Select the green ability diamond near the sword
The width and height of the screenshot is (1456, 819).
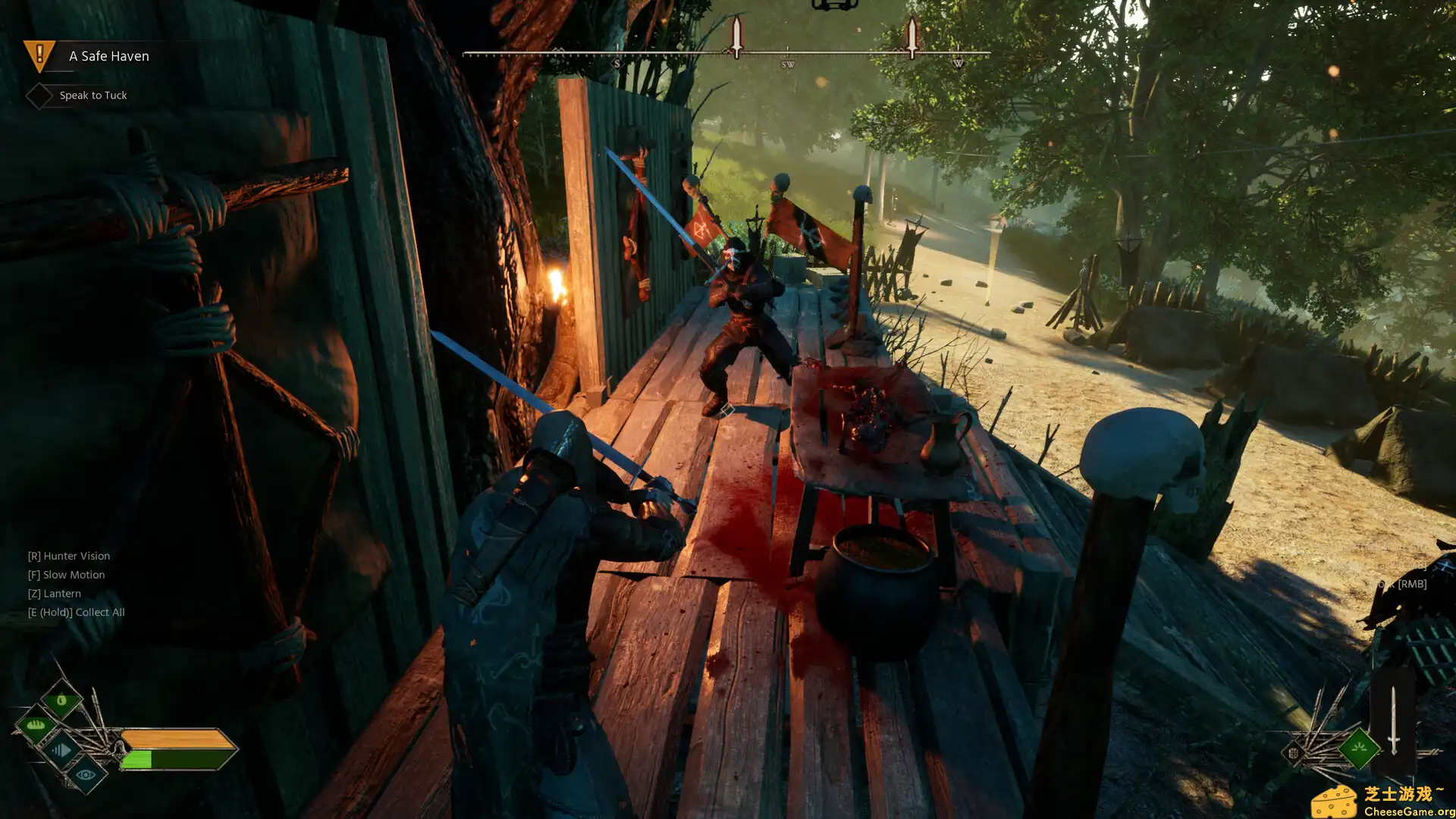1360,748
